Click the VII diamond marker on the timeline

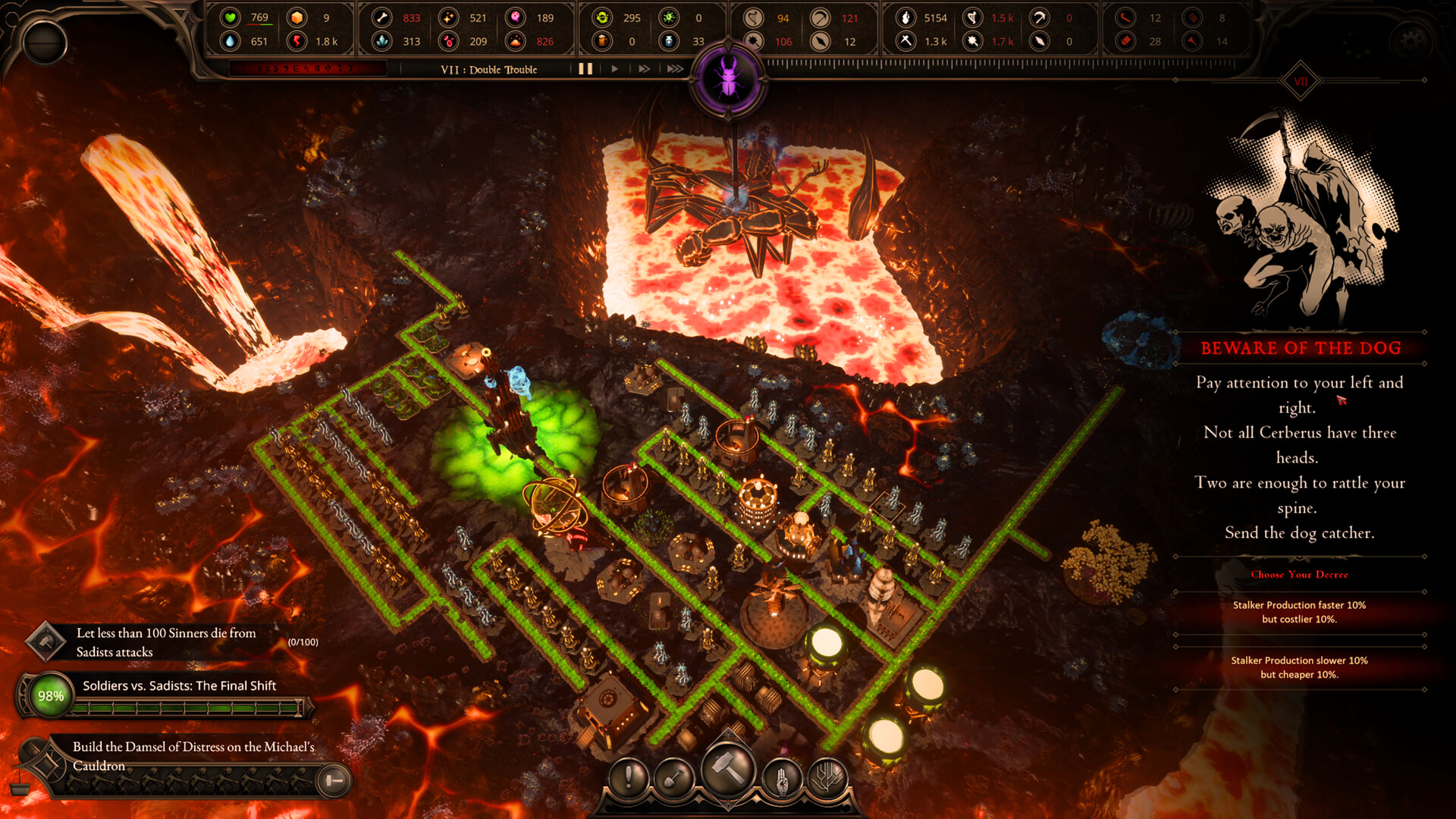(x=1301, y=81)
